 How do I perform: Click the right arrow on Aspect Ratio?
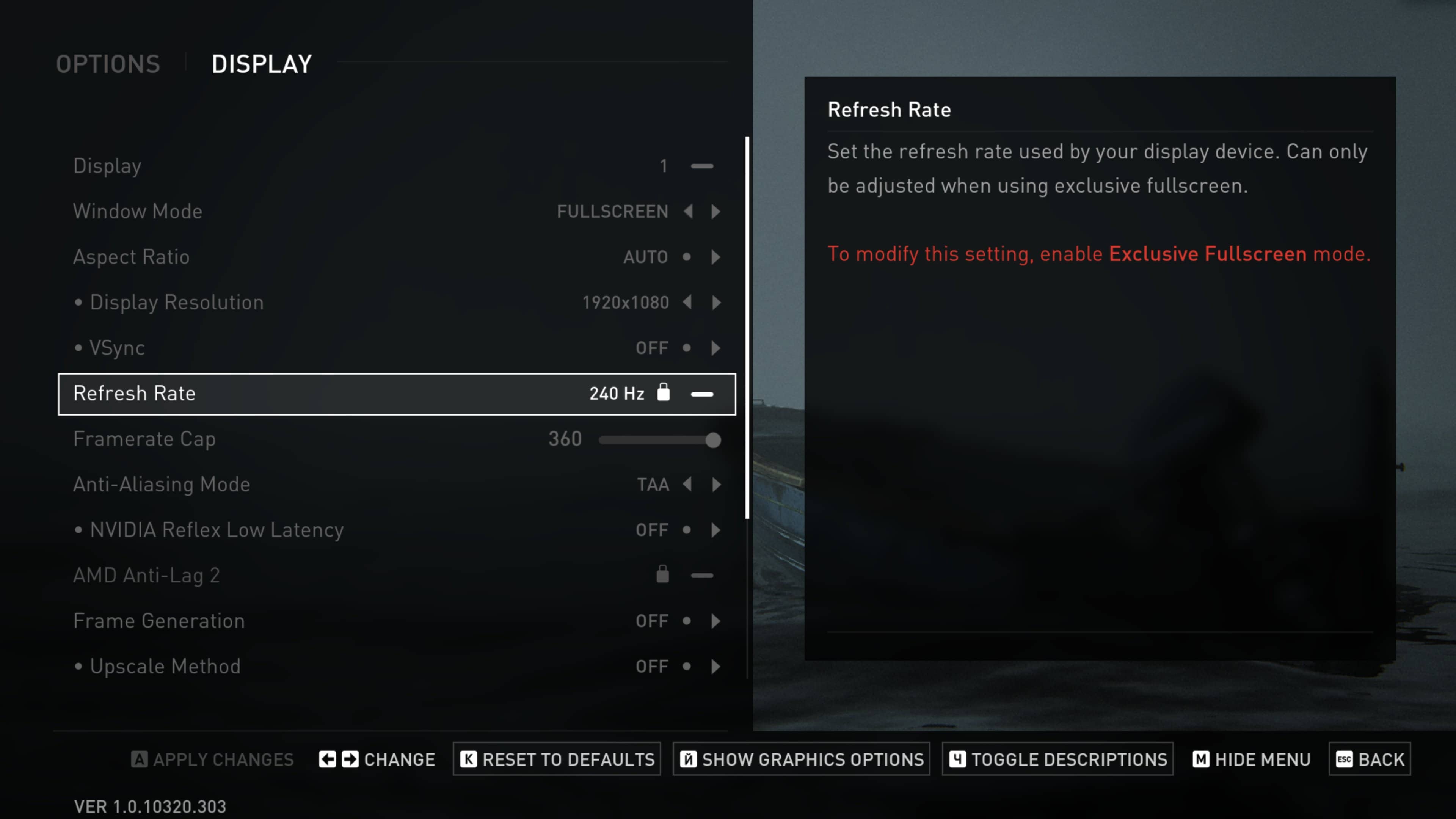pyautogui.click(x=715, y=257)
